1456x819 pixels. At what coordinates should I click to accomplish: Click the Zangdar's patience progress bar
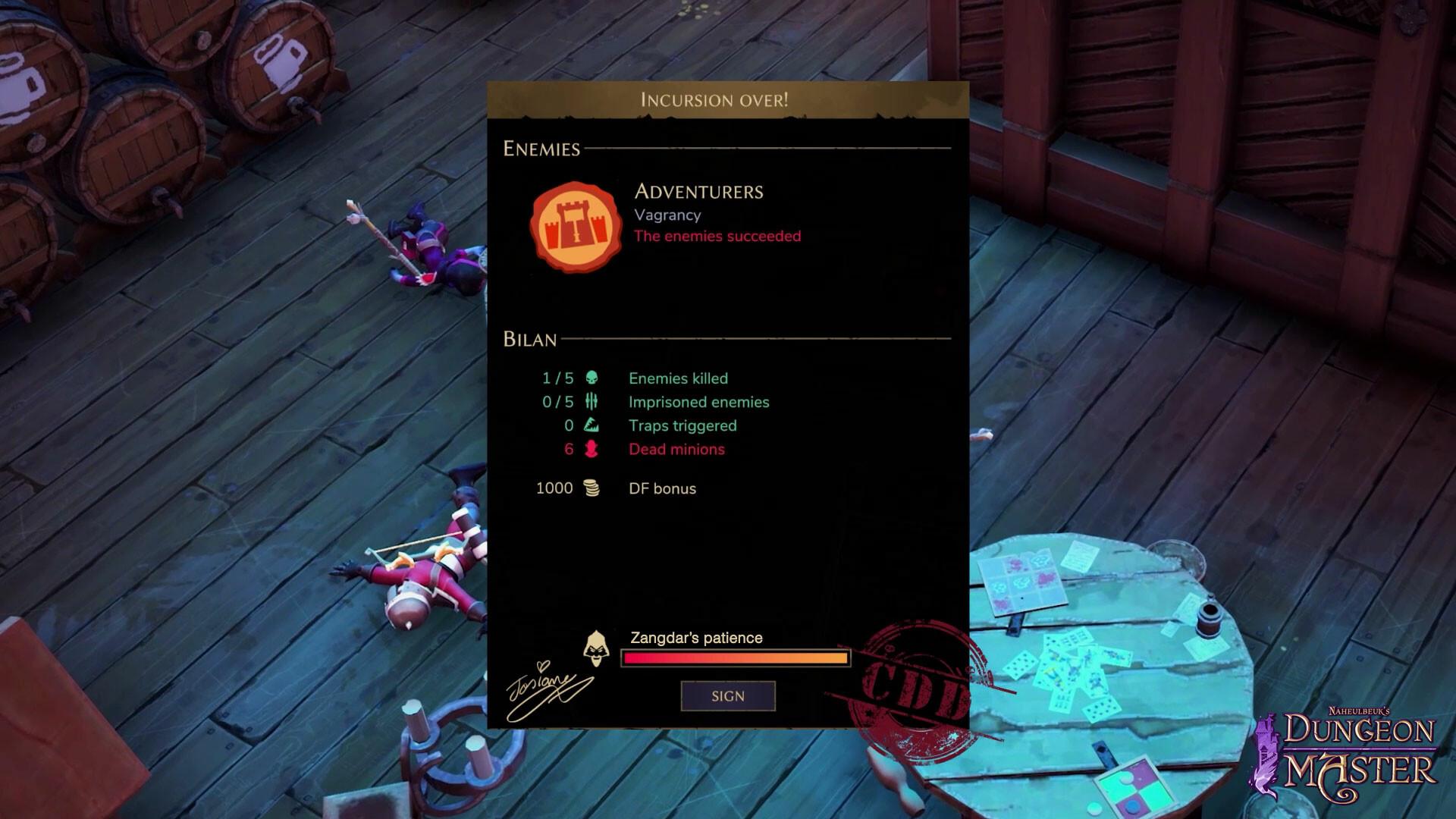[x=734, y=657]
